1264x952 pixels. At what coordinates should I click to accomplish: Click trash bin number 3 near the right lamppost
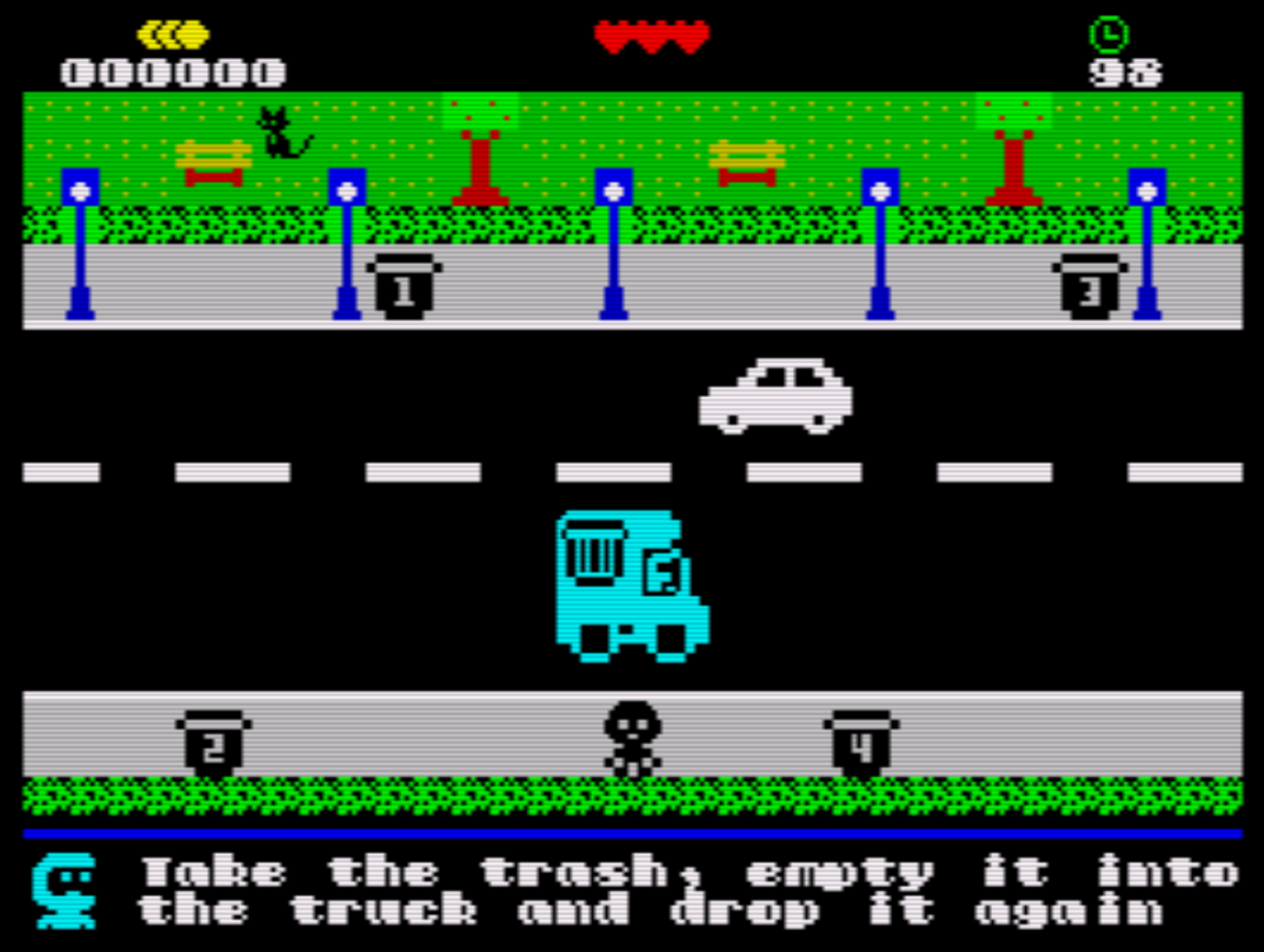(1088, 284)
